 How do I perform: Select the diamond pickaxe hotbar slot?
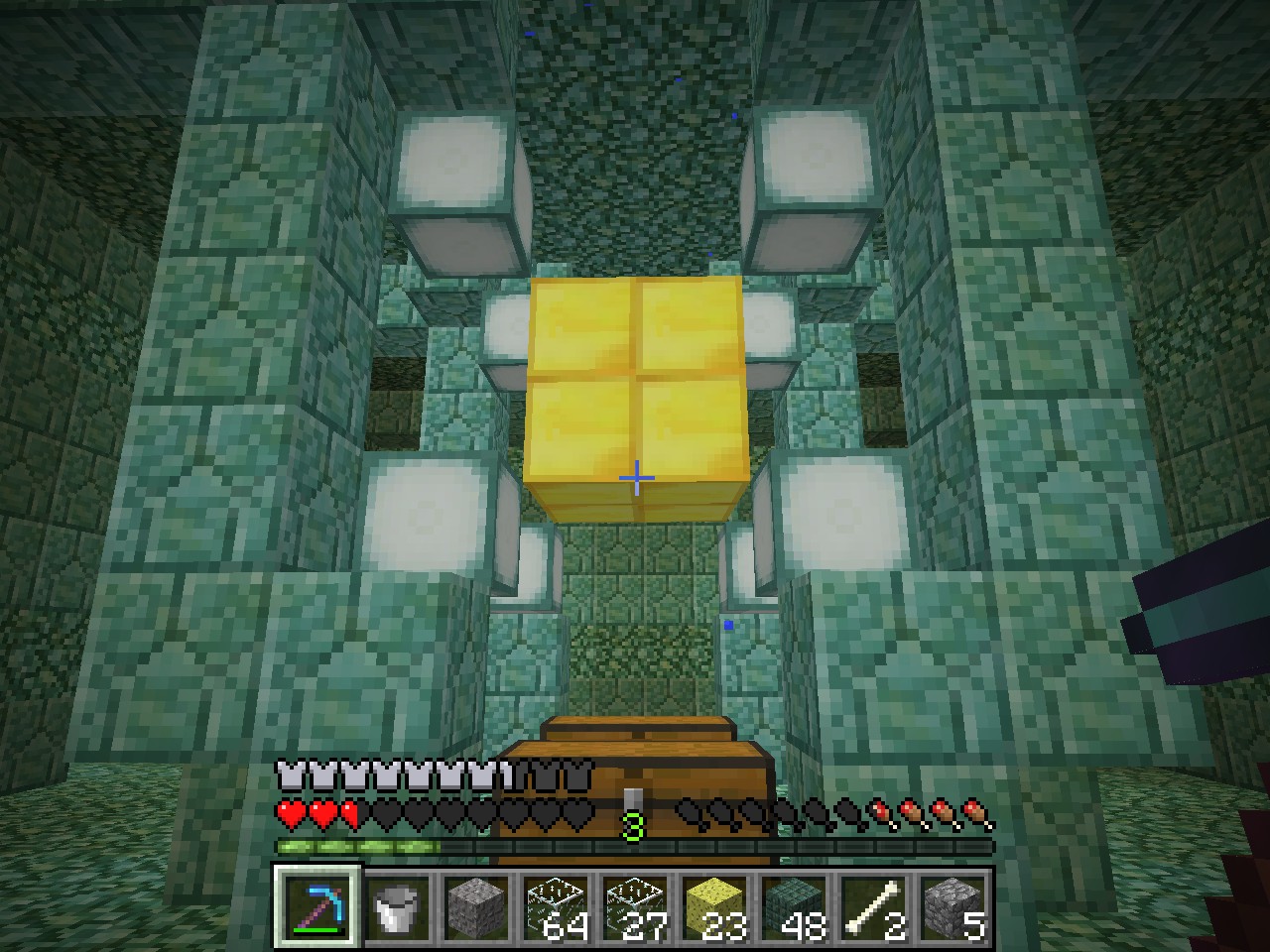[317, 907]
